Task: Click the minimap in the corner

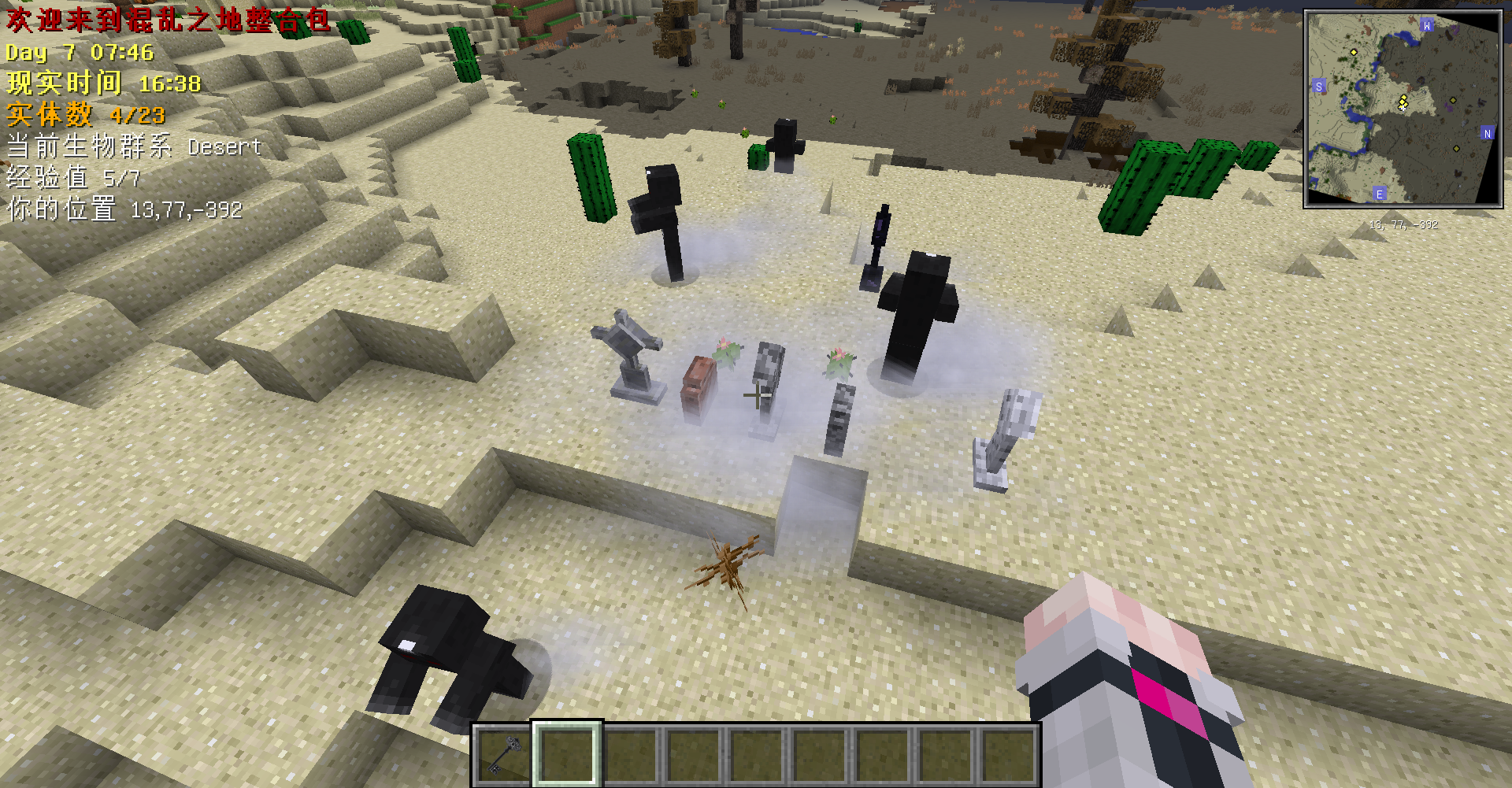Action: click(x=1403, y=109)
